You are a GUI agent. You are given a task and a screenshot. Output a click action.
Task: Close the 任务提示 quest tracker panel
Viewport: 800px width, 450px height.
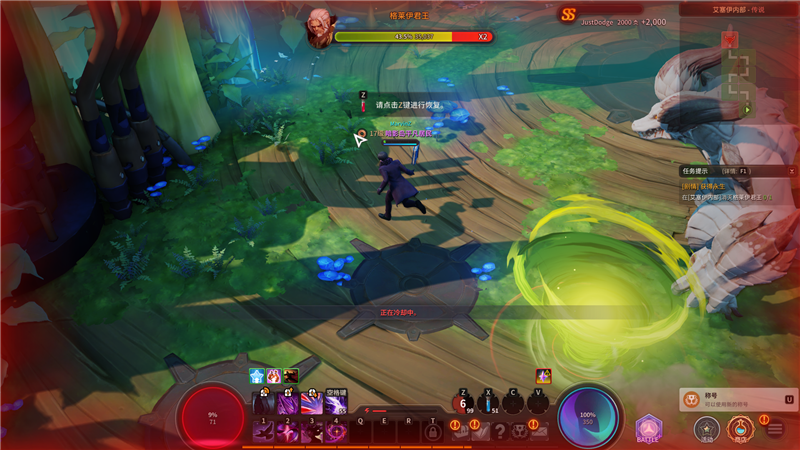click(791, 171)
